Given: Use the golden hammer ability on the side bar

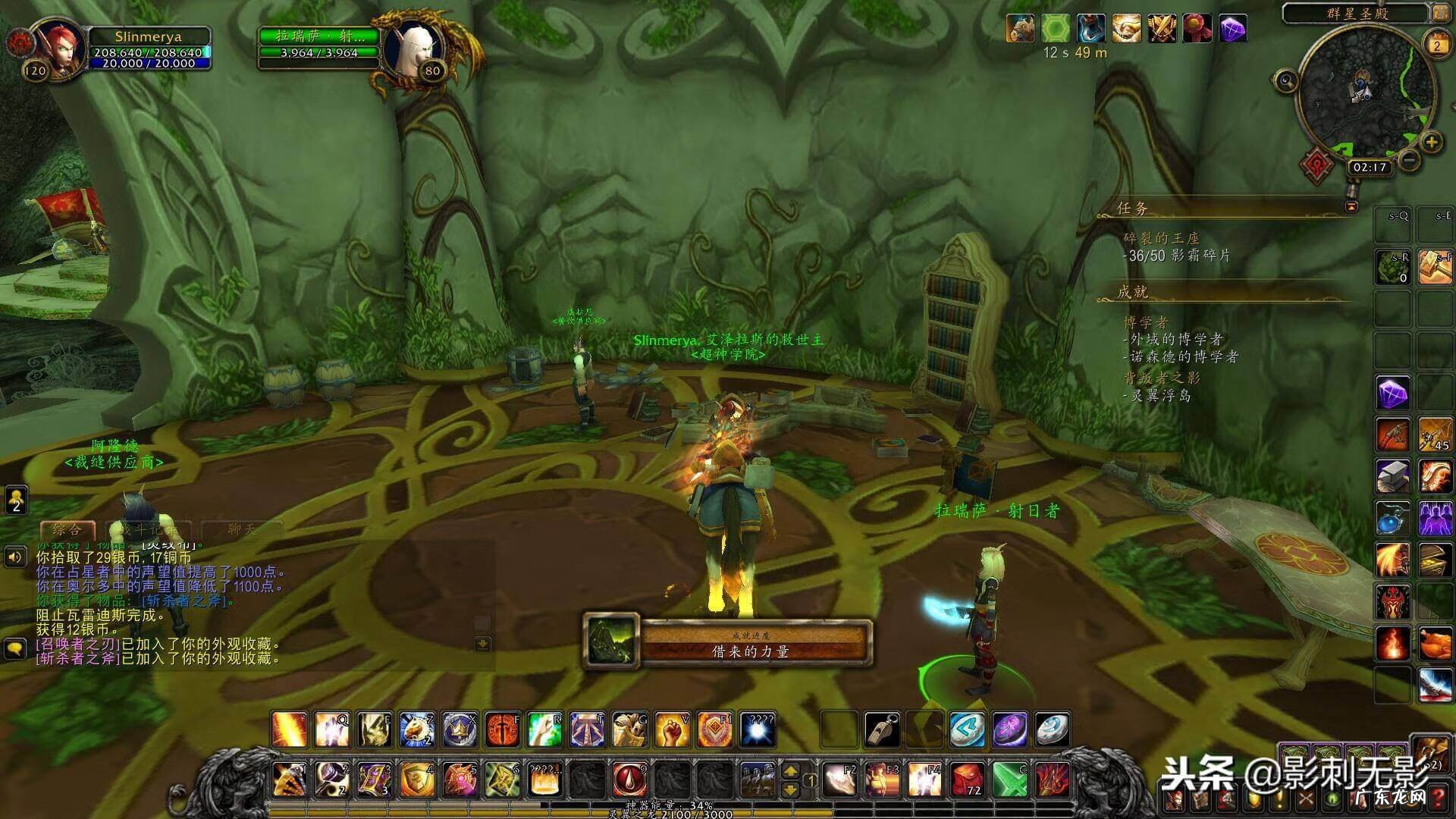Looking at the screenshot, I should point(1435,268).
